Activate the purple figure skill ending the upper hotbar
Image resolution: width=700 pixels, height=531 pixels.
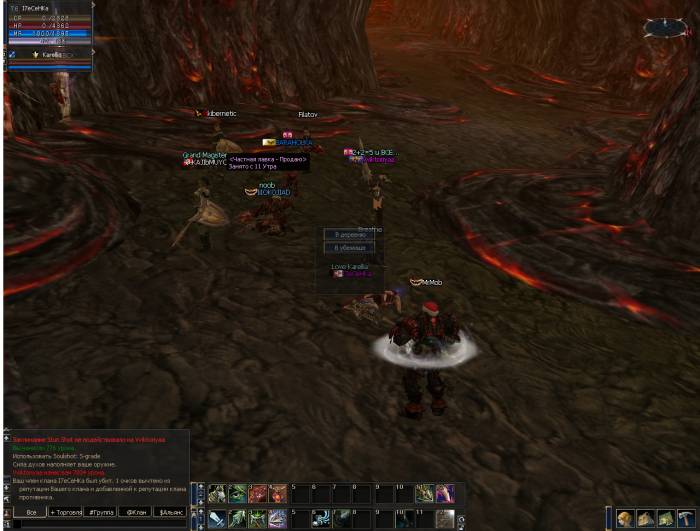pos(445,493)
